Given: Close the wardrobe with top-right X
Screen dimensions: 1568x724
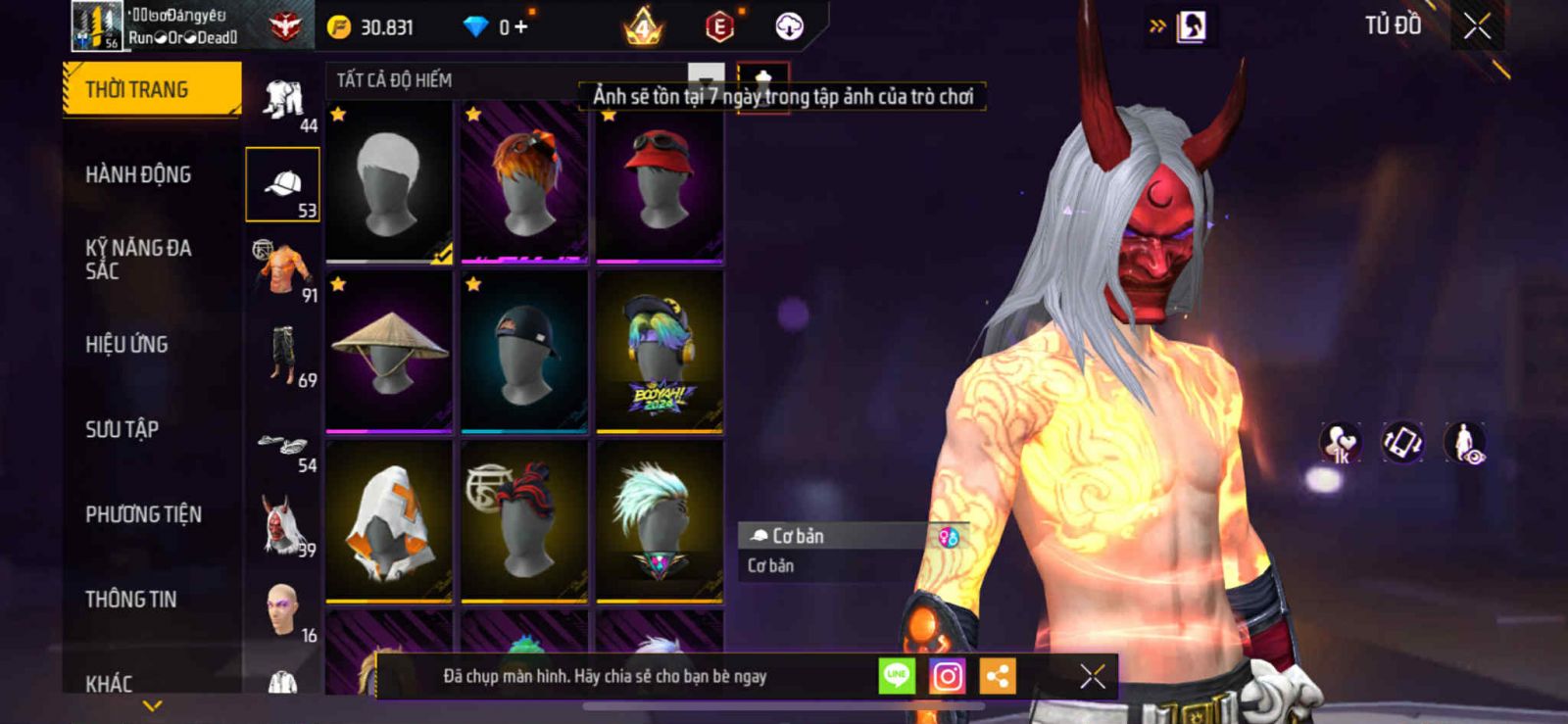Looking at the screenshot, I should [1477, 26].
